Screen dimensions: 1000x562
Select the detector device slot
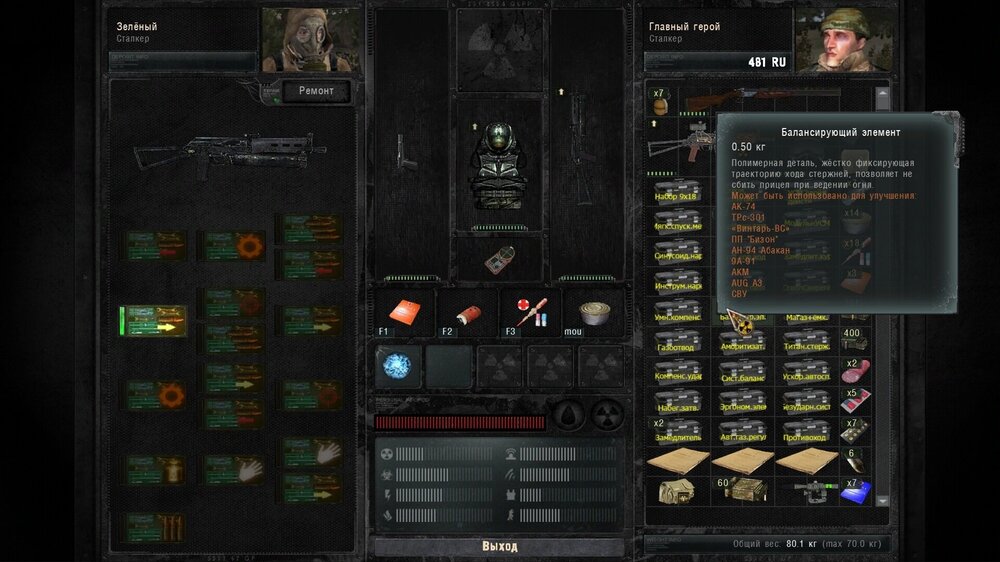tap(499, 259)
